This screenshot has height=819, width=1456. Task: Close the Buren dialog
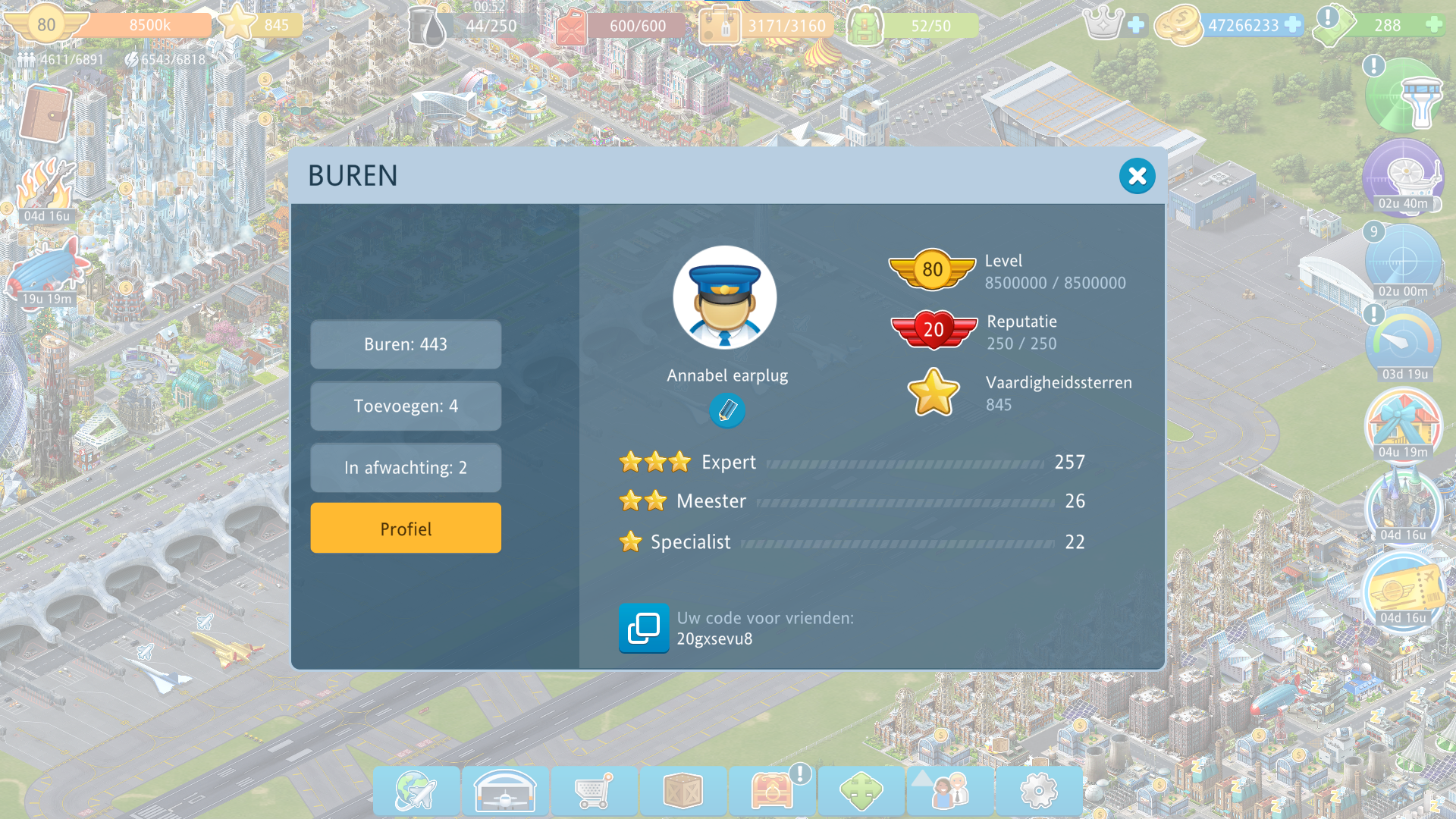coord(1137,176)
